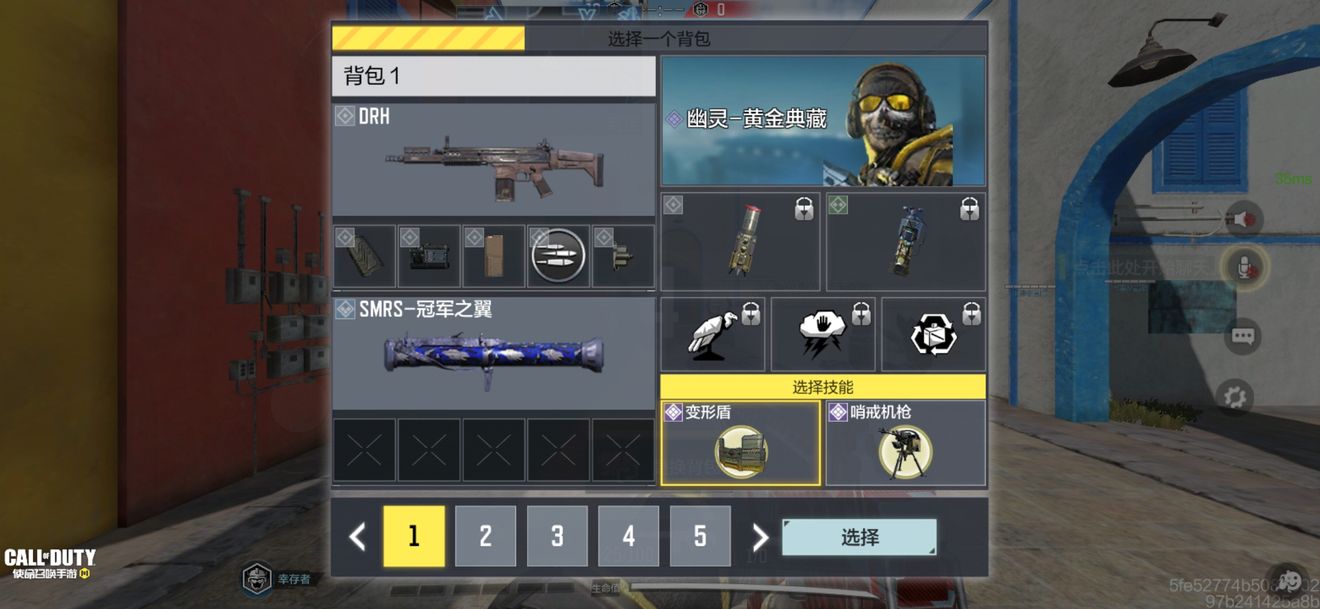Open the gear settings icon
The height and width of the screenshot is (609, 1320).
pyautogui.click(x=1235, y=396)
